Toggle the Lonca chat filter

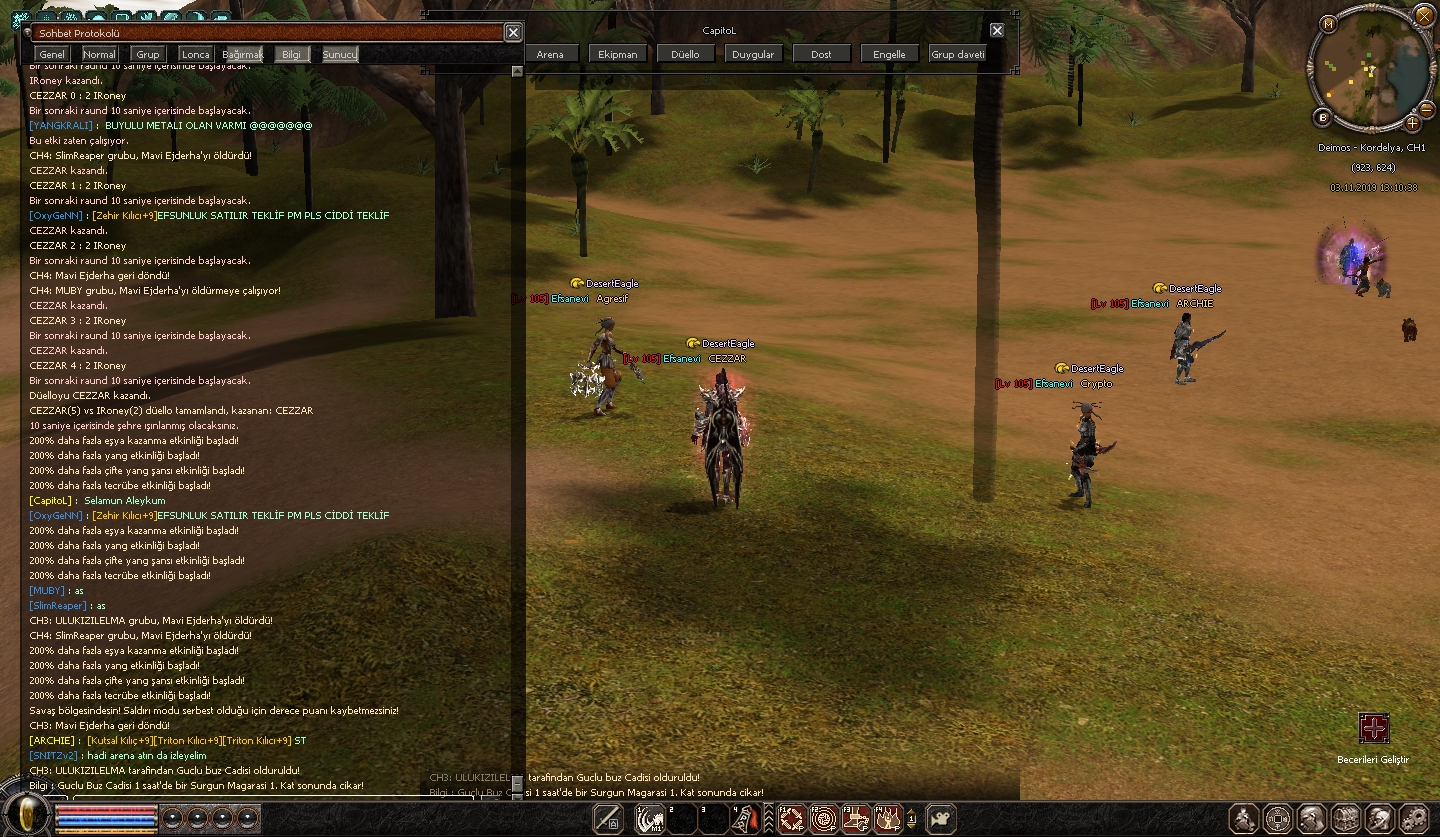click(x=196, y=54)
